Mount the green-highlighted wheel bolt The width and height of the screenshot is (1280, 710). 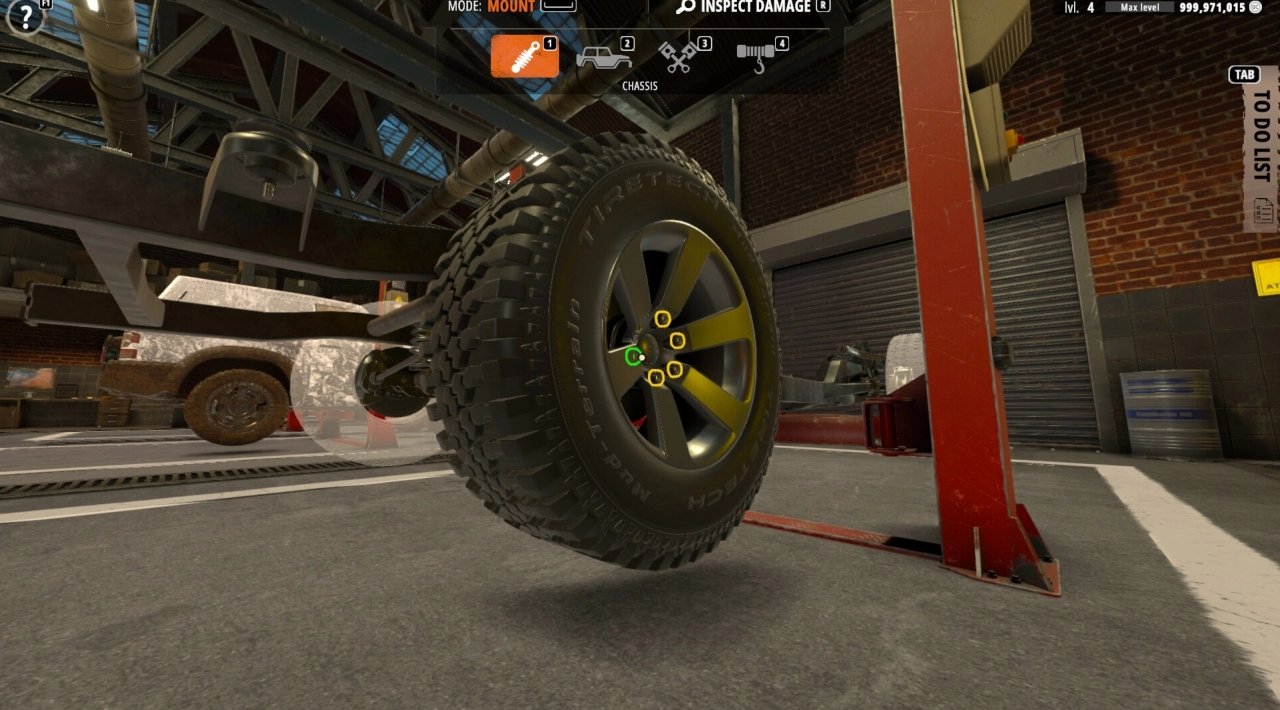click(x=633, y=356)
